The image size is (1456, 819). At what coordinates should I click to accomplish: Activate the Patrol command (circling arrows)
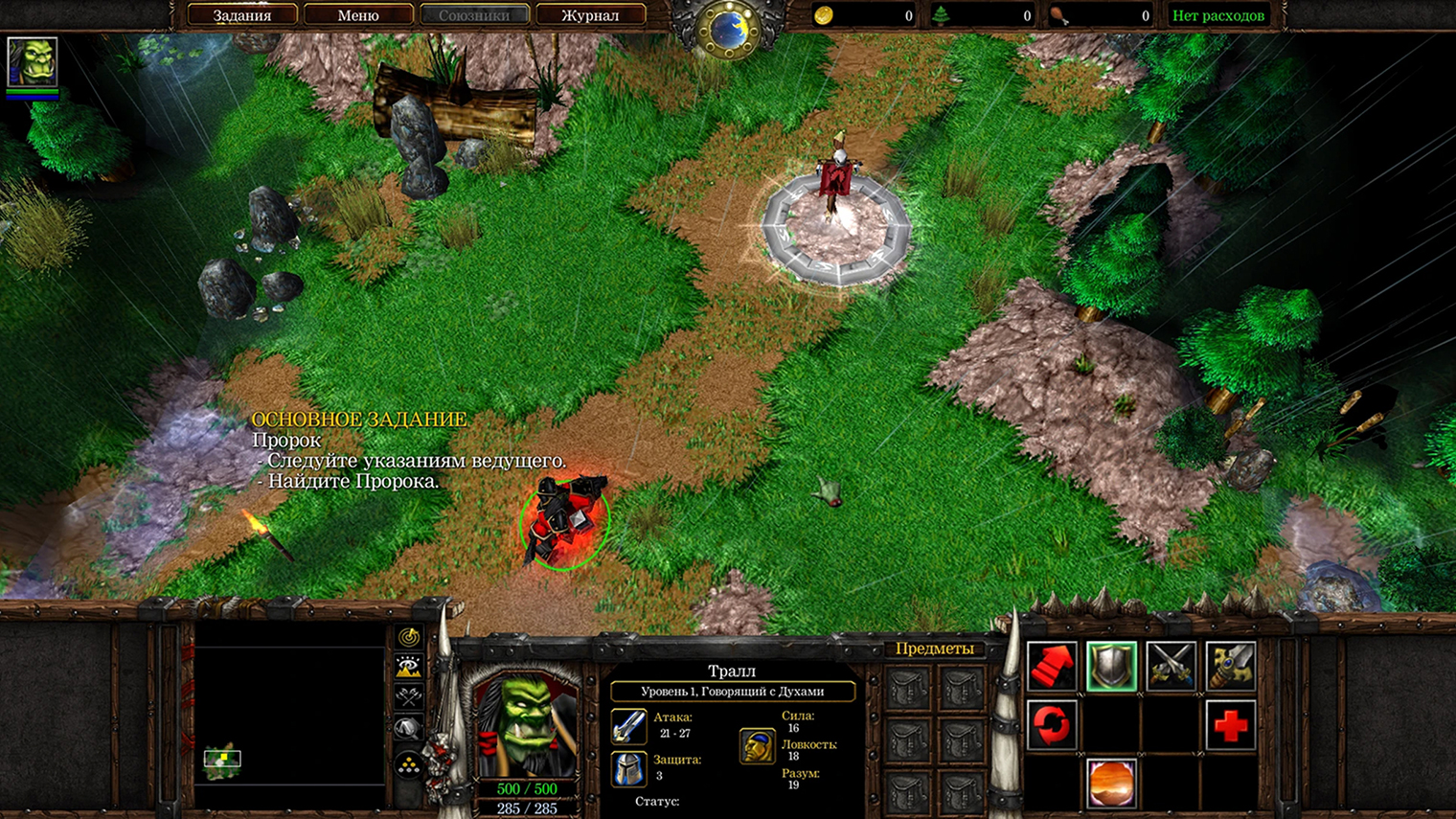(x=1051, y=725)
